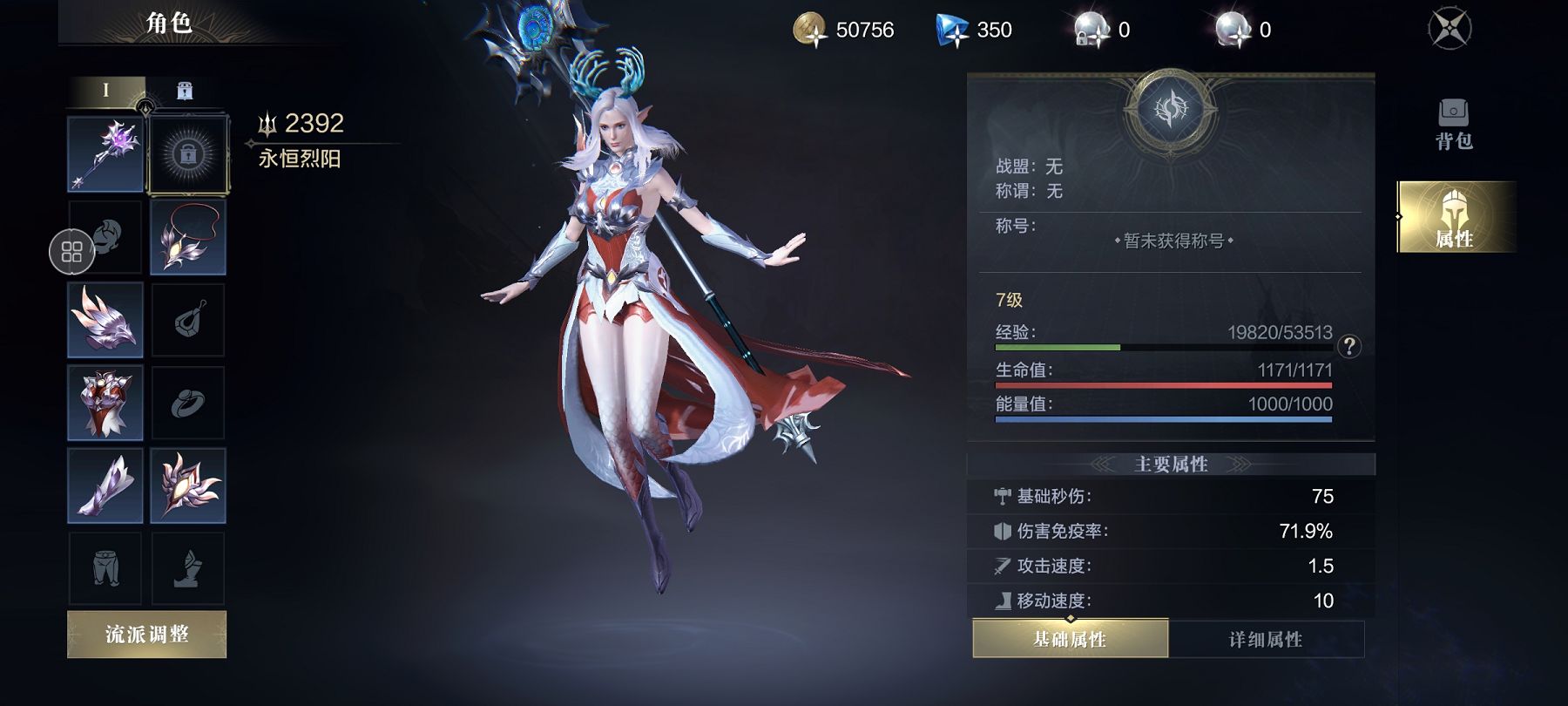Open the experience help question mark
The height and width of the screenshot is (706, 1568).
pos(1349,347)
